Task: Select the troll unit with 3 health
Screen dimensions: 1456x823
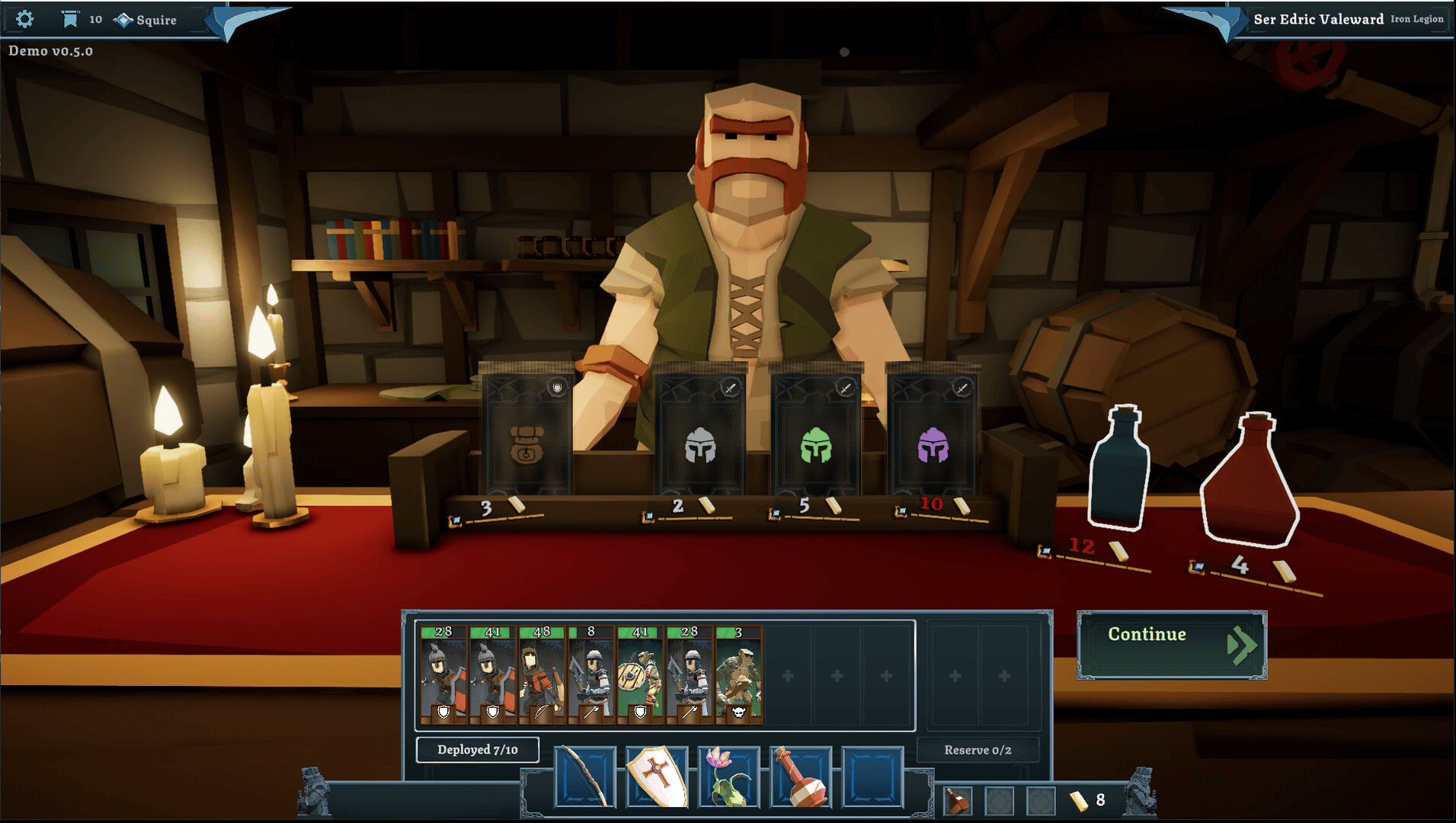Action: (x=738, y=674)
